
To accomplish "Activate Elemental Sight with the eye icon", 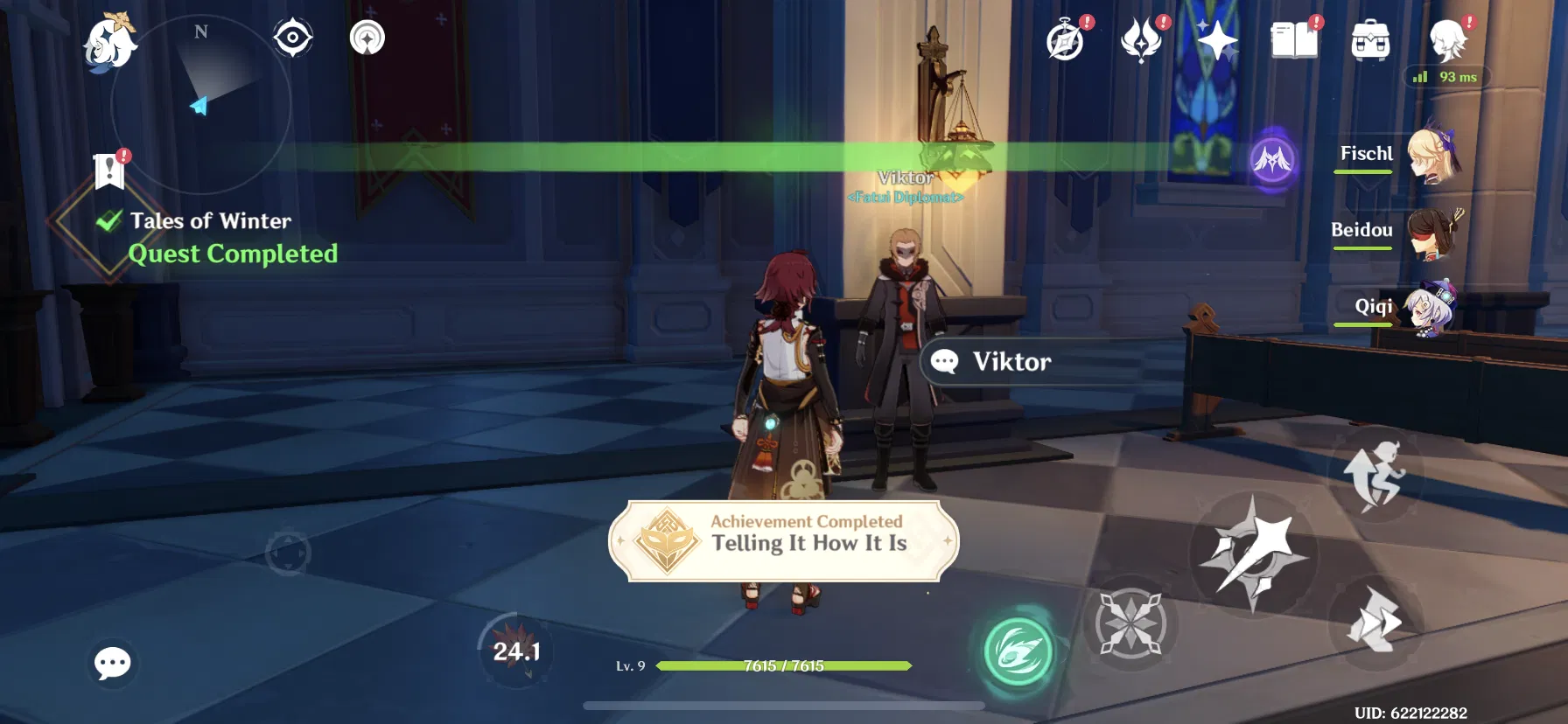I will [292, 37].
